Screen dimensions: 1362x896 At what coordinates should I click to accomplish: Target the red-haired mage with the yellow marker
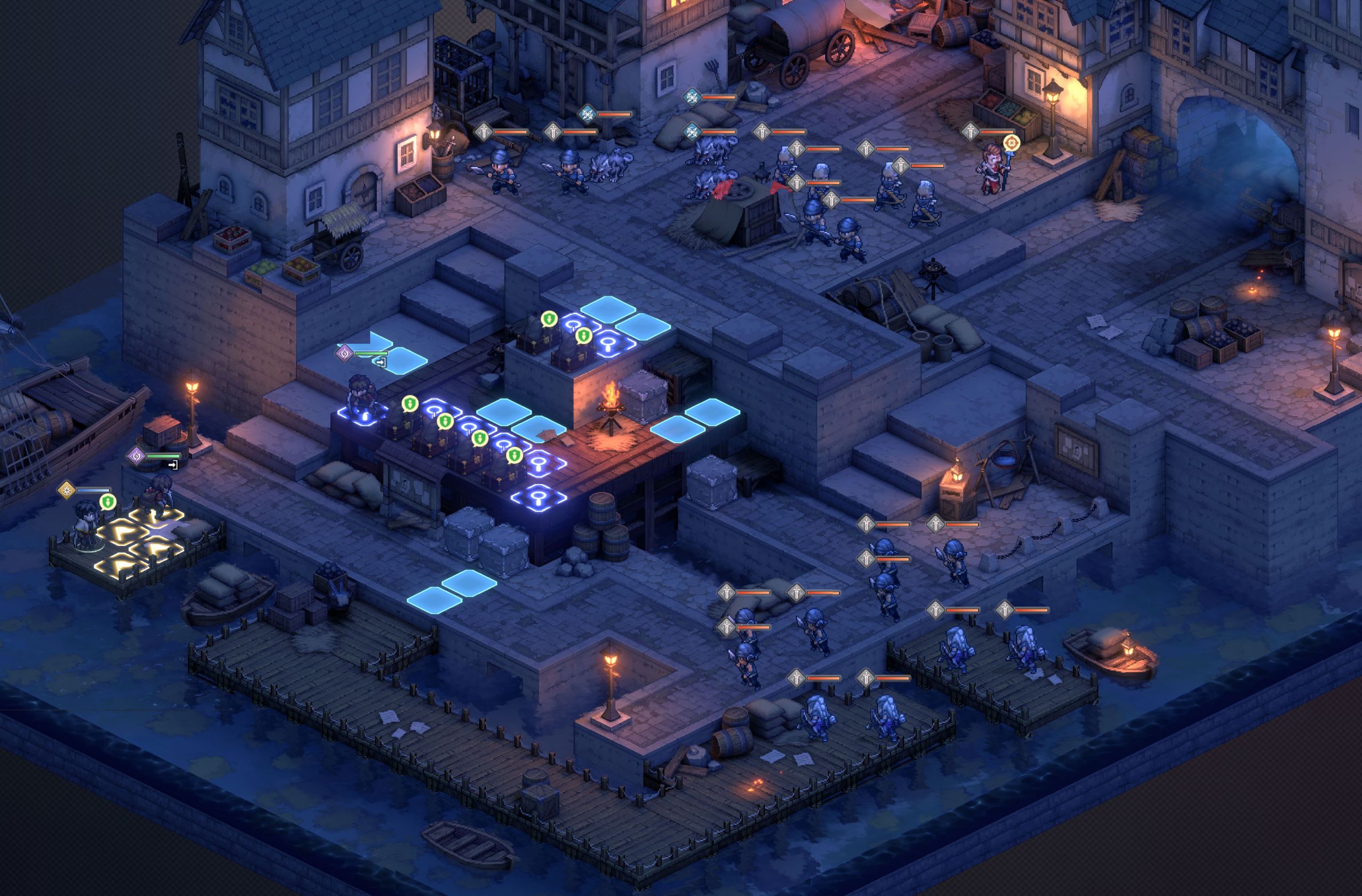(992, 168)
